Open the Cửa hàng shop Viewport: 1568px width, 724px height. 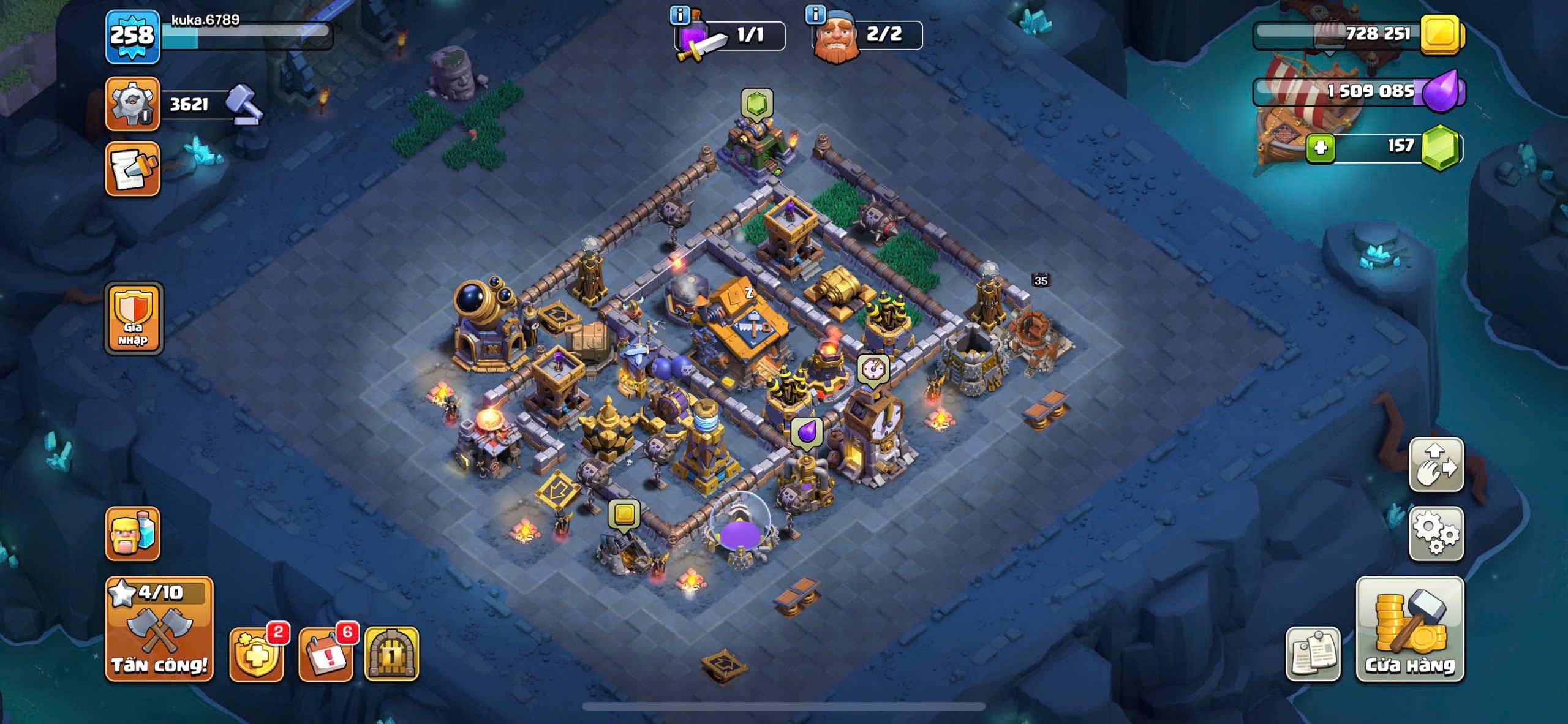(x=1410, y=629)
